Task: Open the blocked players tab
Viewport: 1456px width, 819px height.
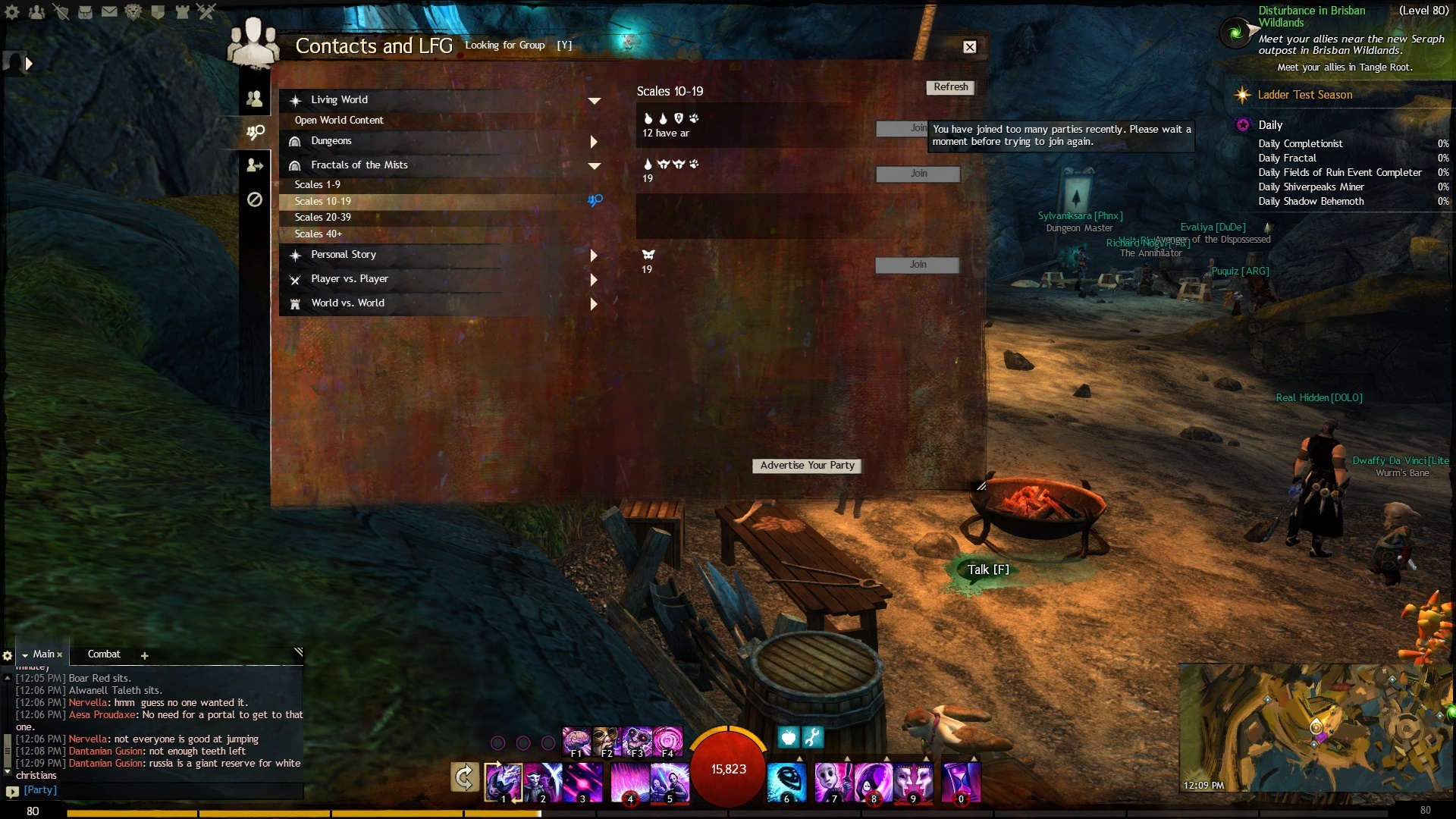Action: 255,199
